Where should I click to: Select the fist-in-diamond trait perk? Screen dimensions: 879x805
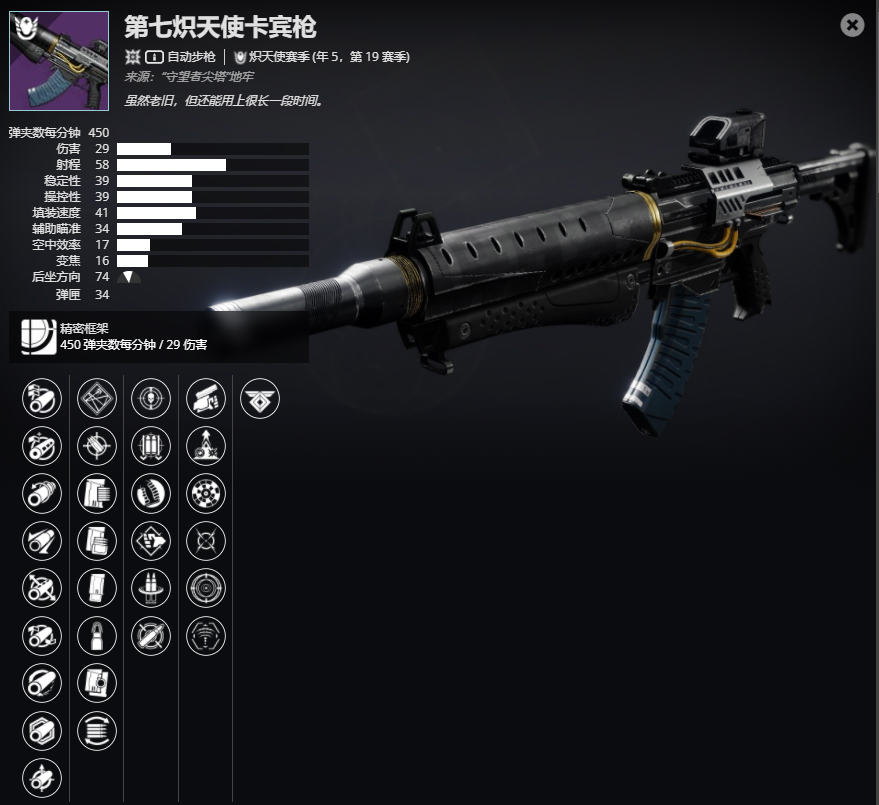point(151,541)
